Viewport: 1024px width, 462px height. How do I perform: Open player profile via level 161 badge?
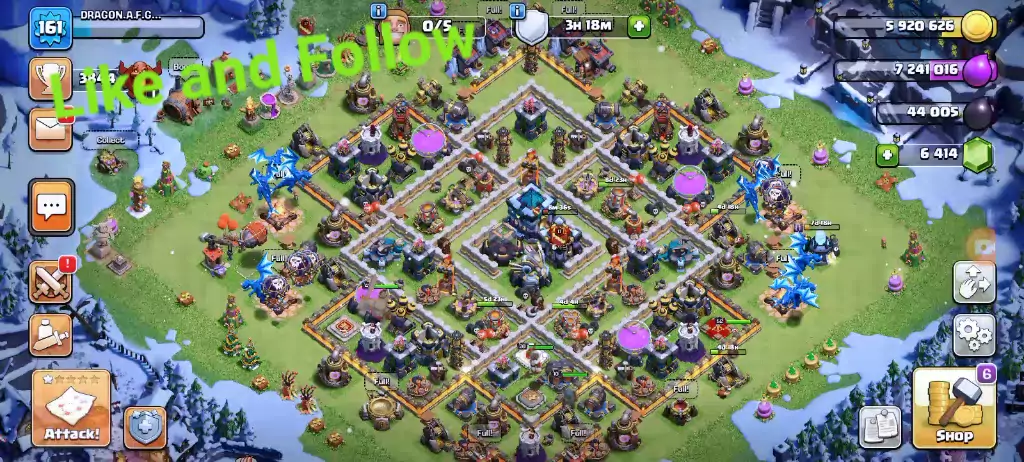[47, 27]
